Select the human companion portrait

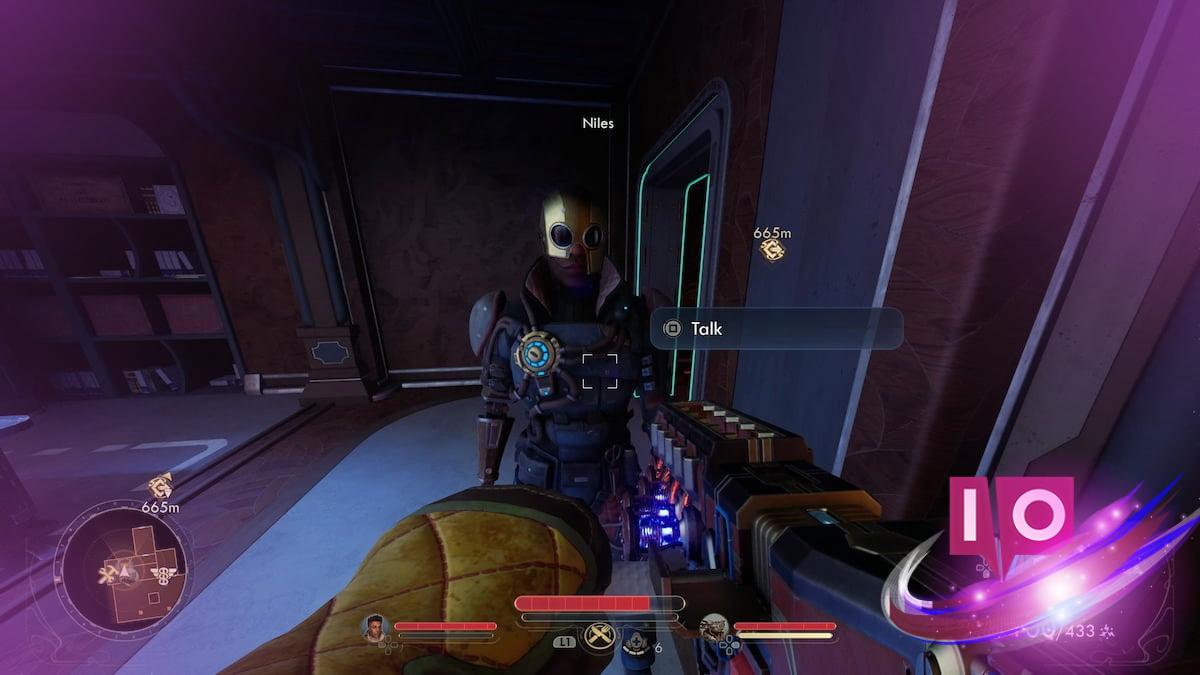tap(376, 628)
